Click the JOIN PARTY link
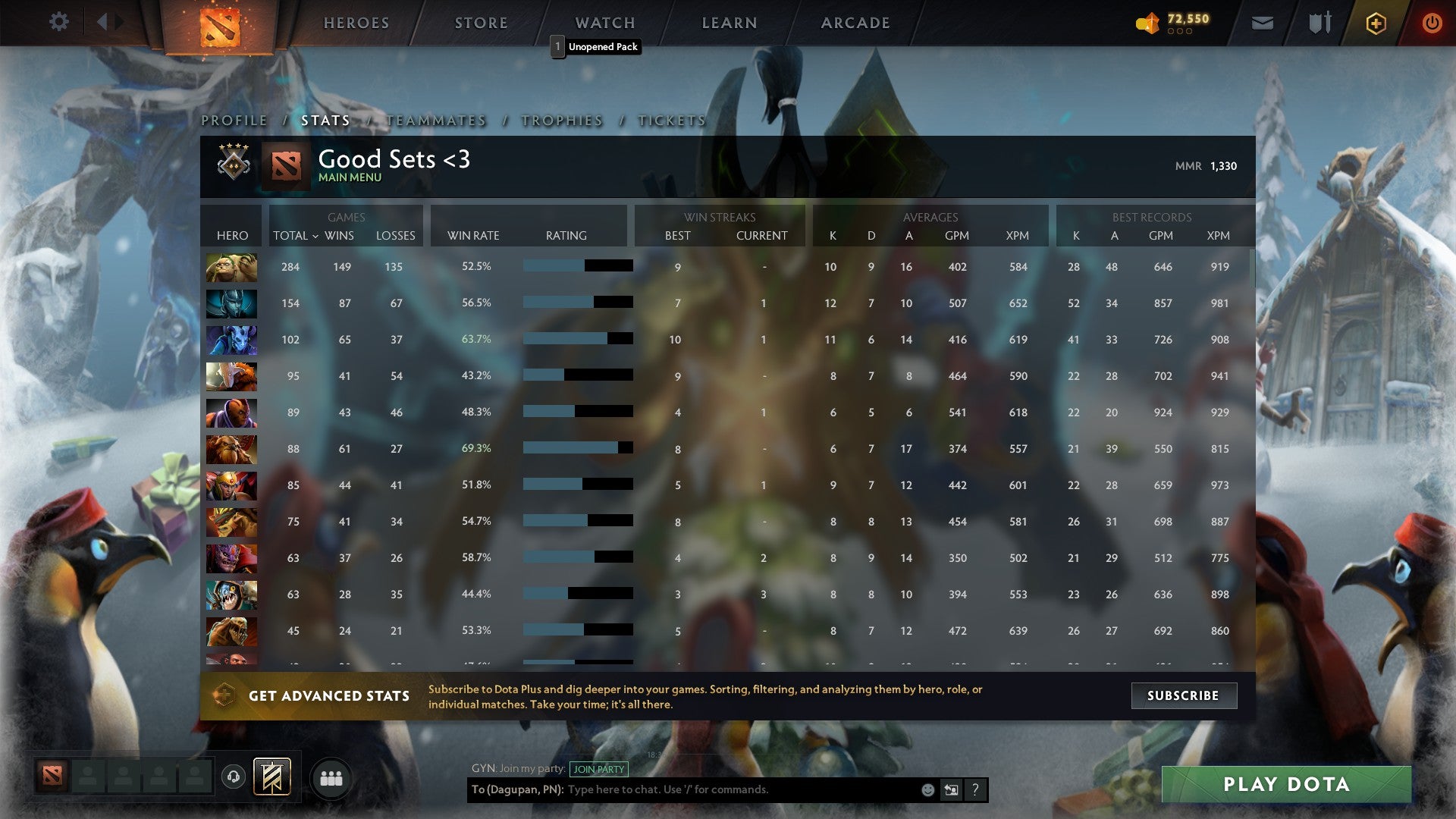 [598, 769]
